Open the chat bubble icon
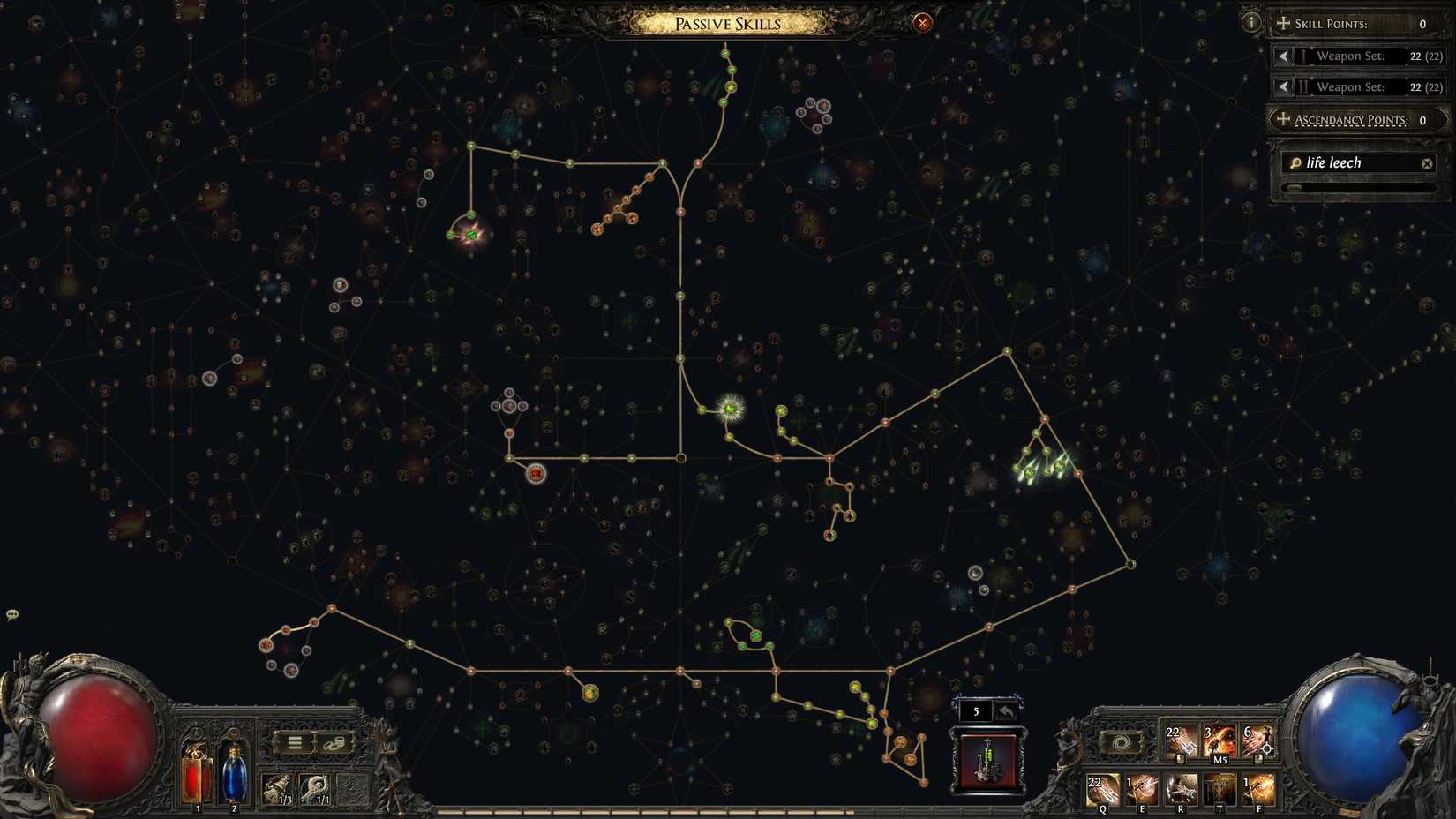This screenshot has height=819, width=1456. point(12,612)
